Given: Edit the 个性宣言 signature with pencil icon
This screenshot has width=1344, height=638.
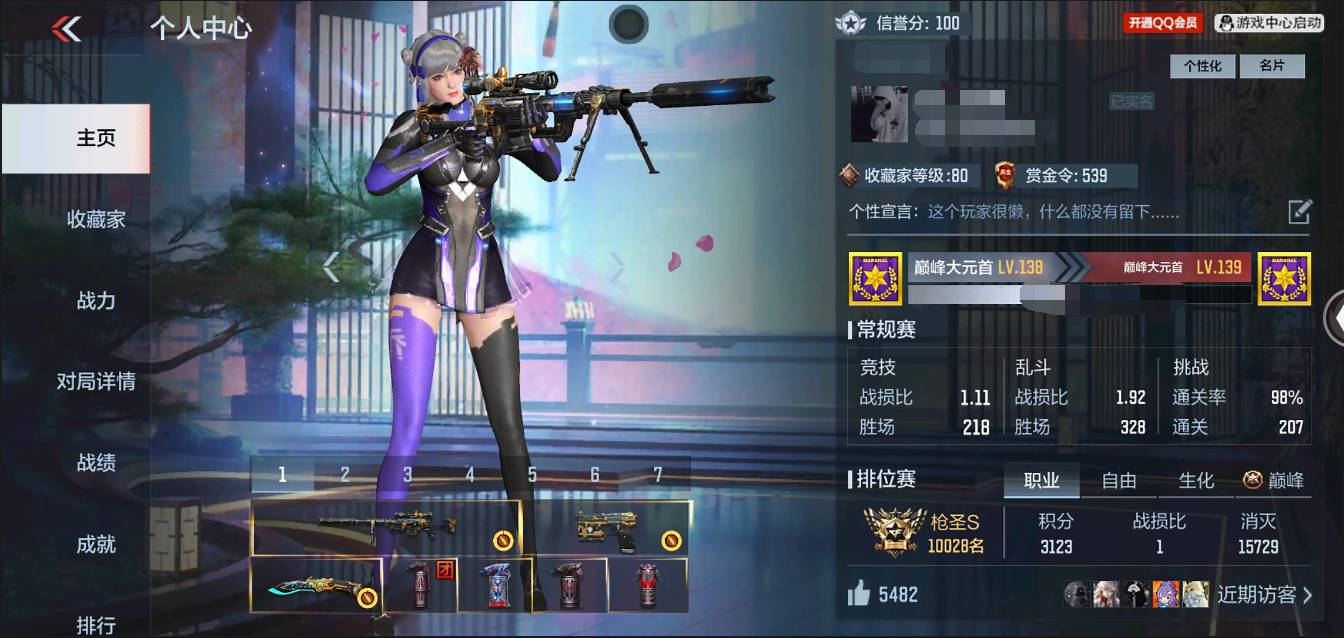Looking at the screenshot, I should pyautogui.click(x=1299, y=211).
